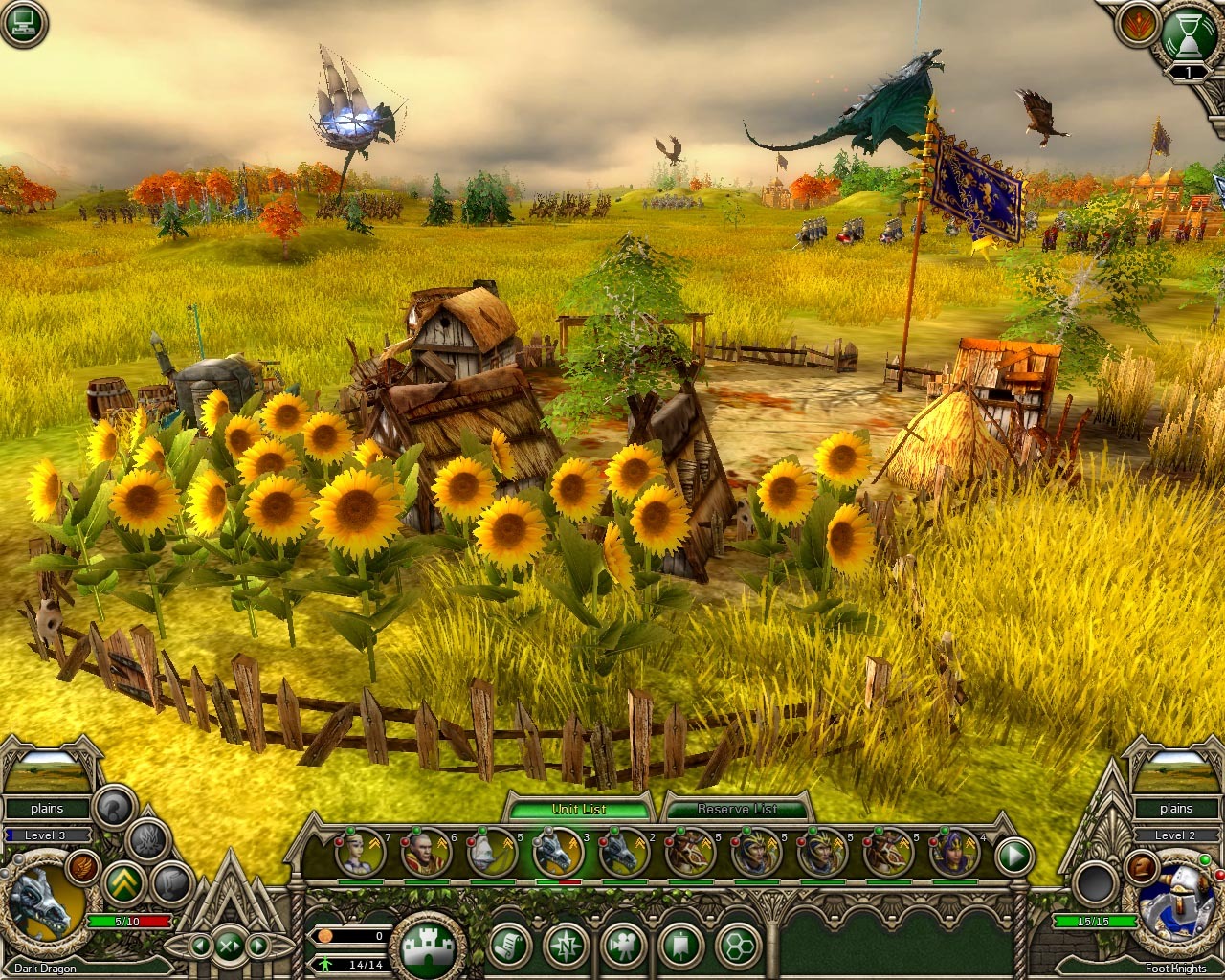Open the scroll log button

point(510,947)
